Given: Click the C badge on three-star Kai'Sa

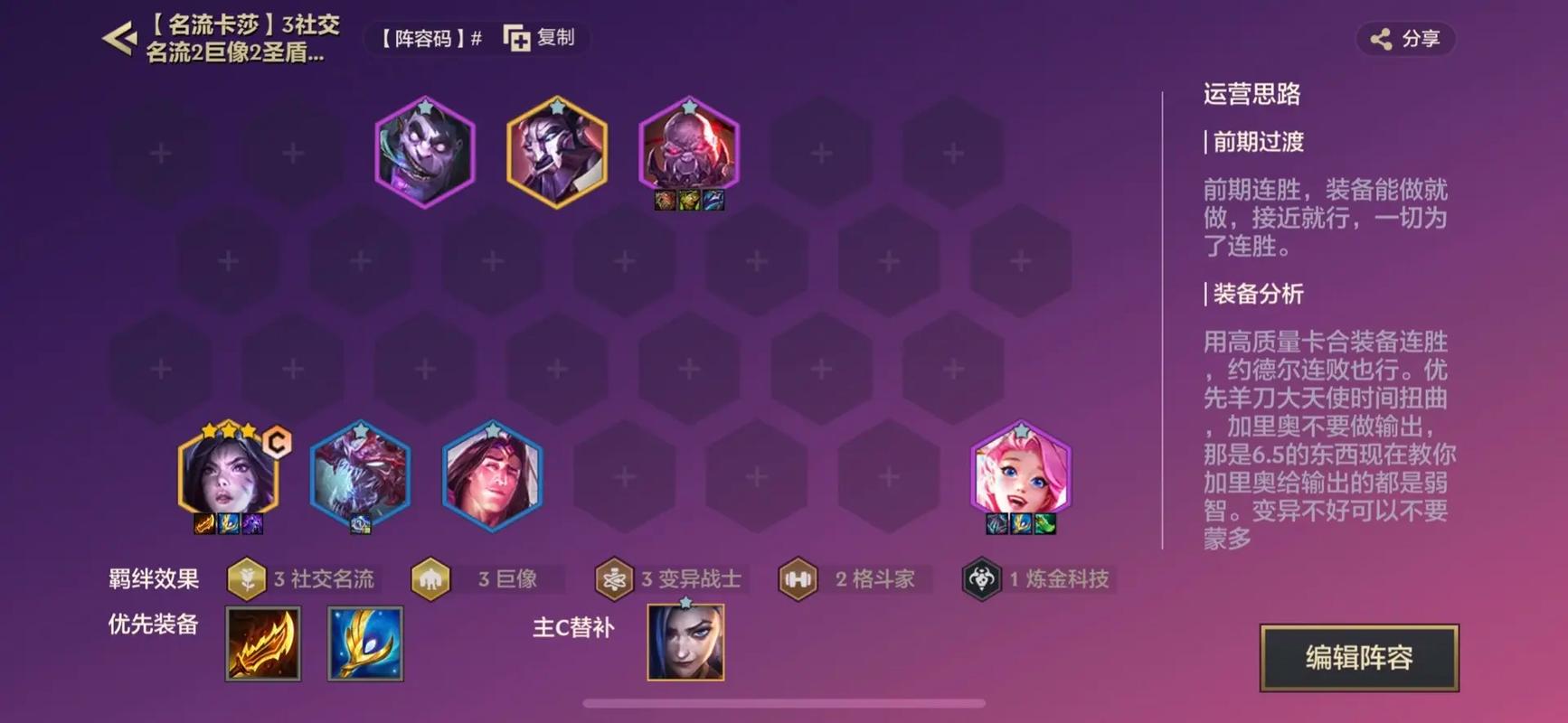Looking at the screenshot, I should 278,442.
